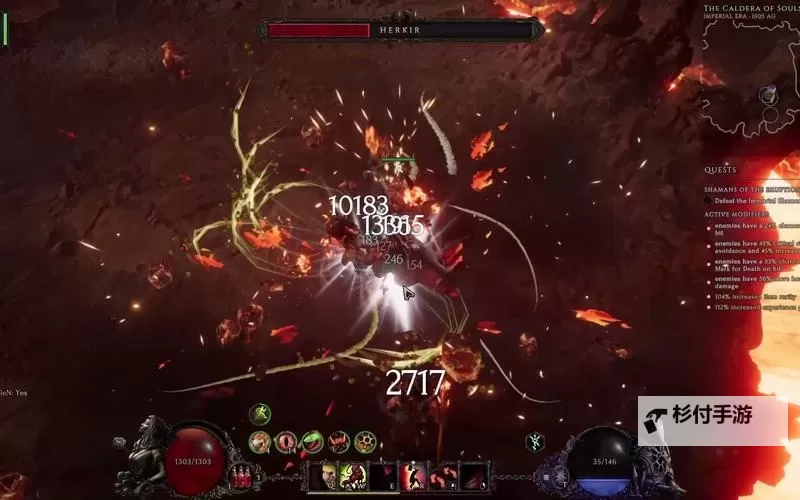Trigger the E slot skill
800x500 pixels.
pos(383,476)
